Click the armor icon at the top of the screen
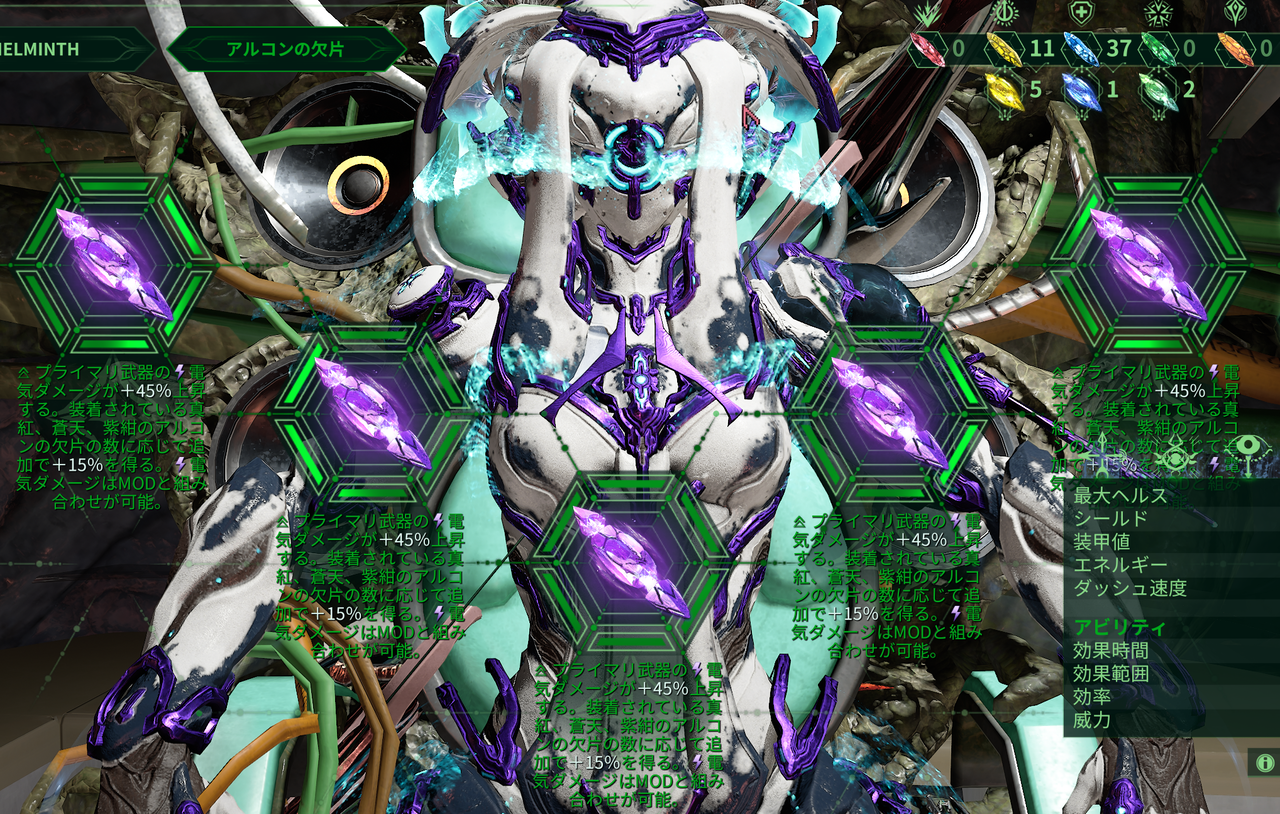 click(1158, 13)
